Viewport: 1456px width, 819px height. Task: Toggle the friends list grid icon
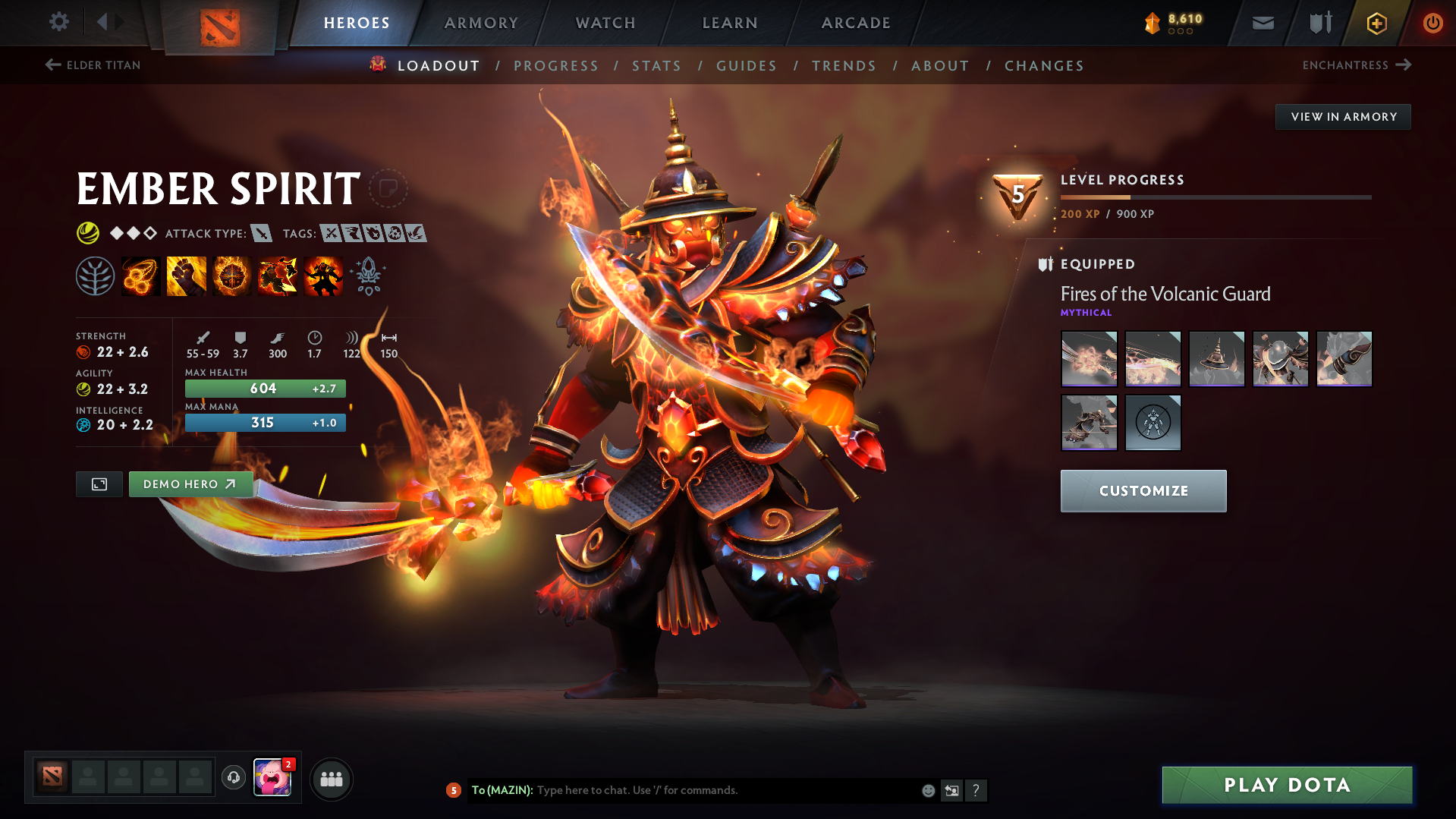tap(331, 779)
